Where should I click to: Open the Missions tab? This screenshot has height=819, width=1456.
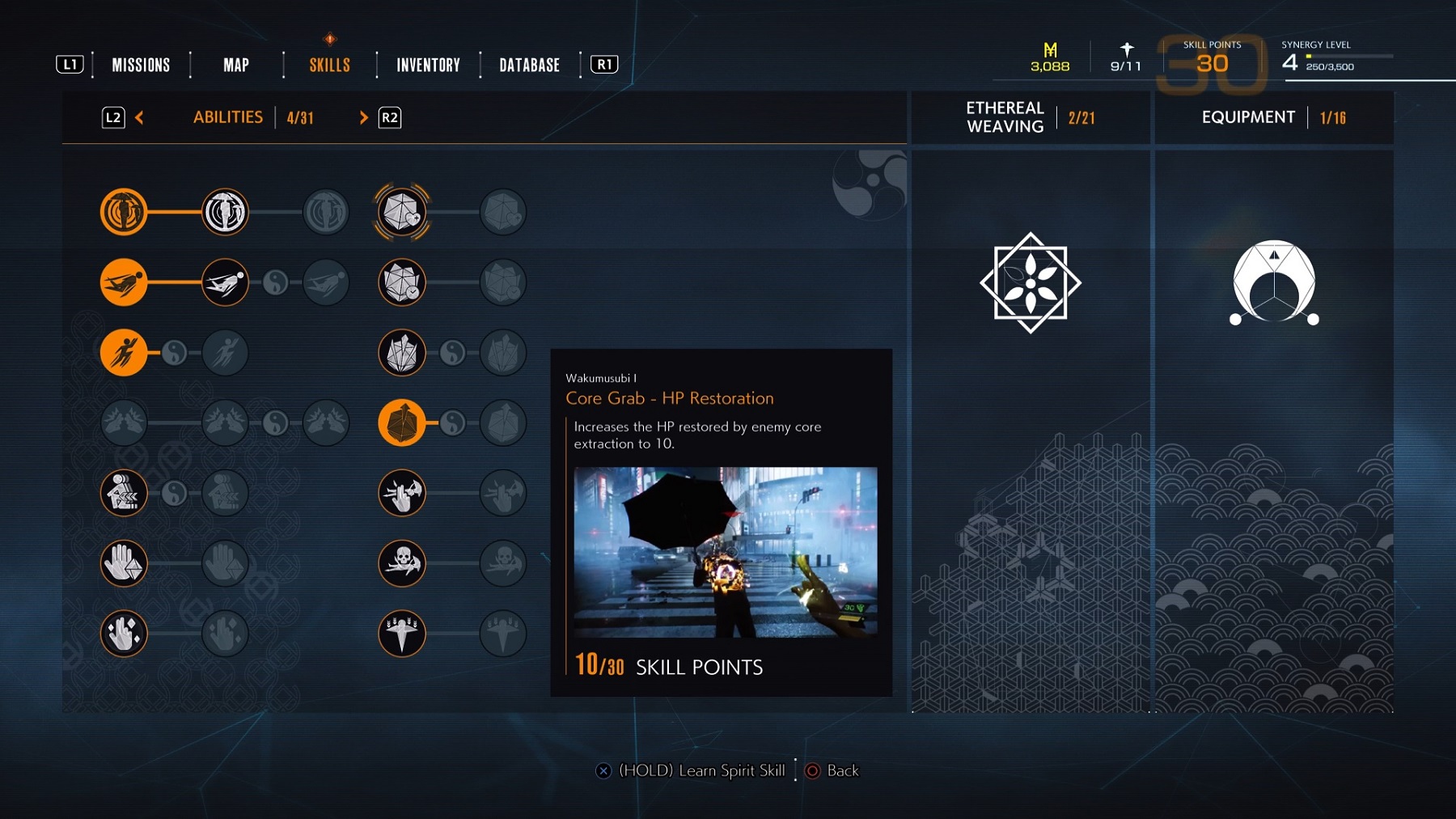click(x=141, y=65)
